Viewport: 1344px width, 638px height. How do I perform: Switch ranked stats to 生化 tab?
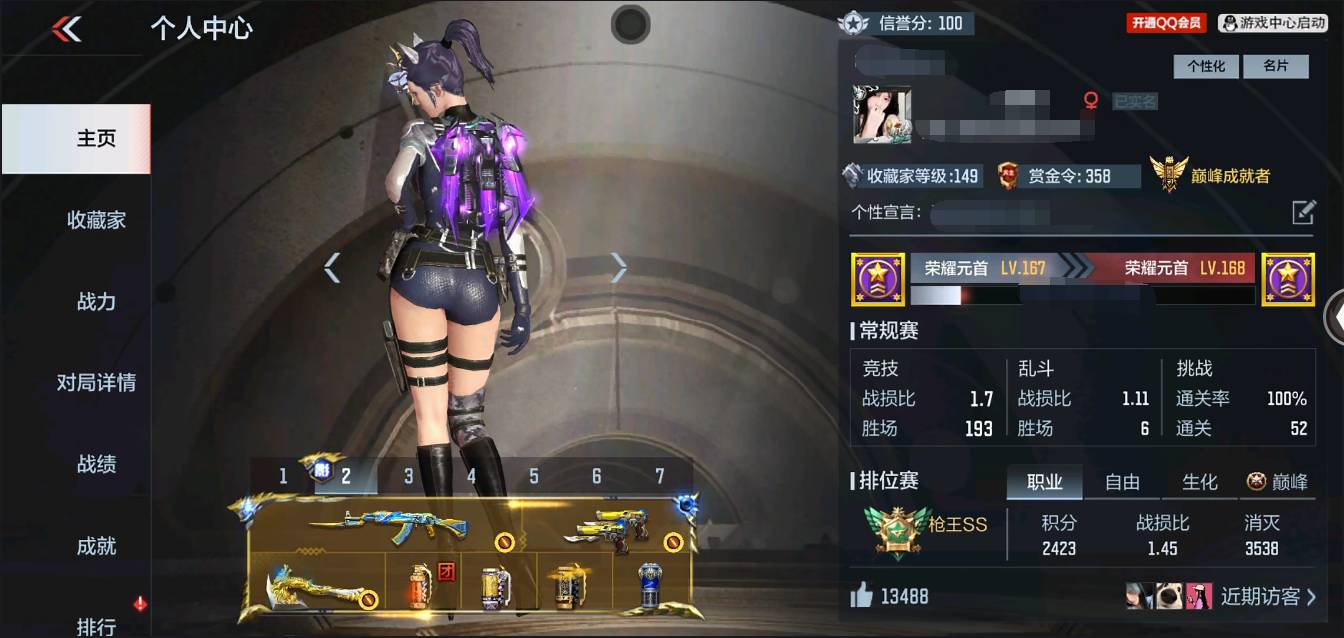[1199, 482]
